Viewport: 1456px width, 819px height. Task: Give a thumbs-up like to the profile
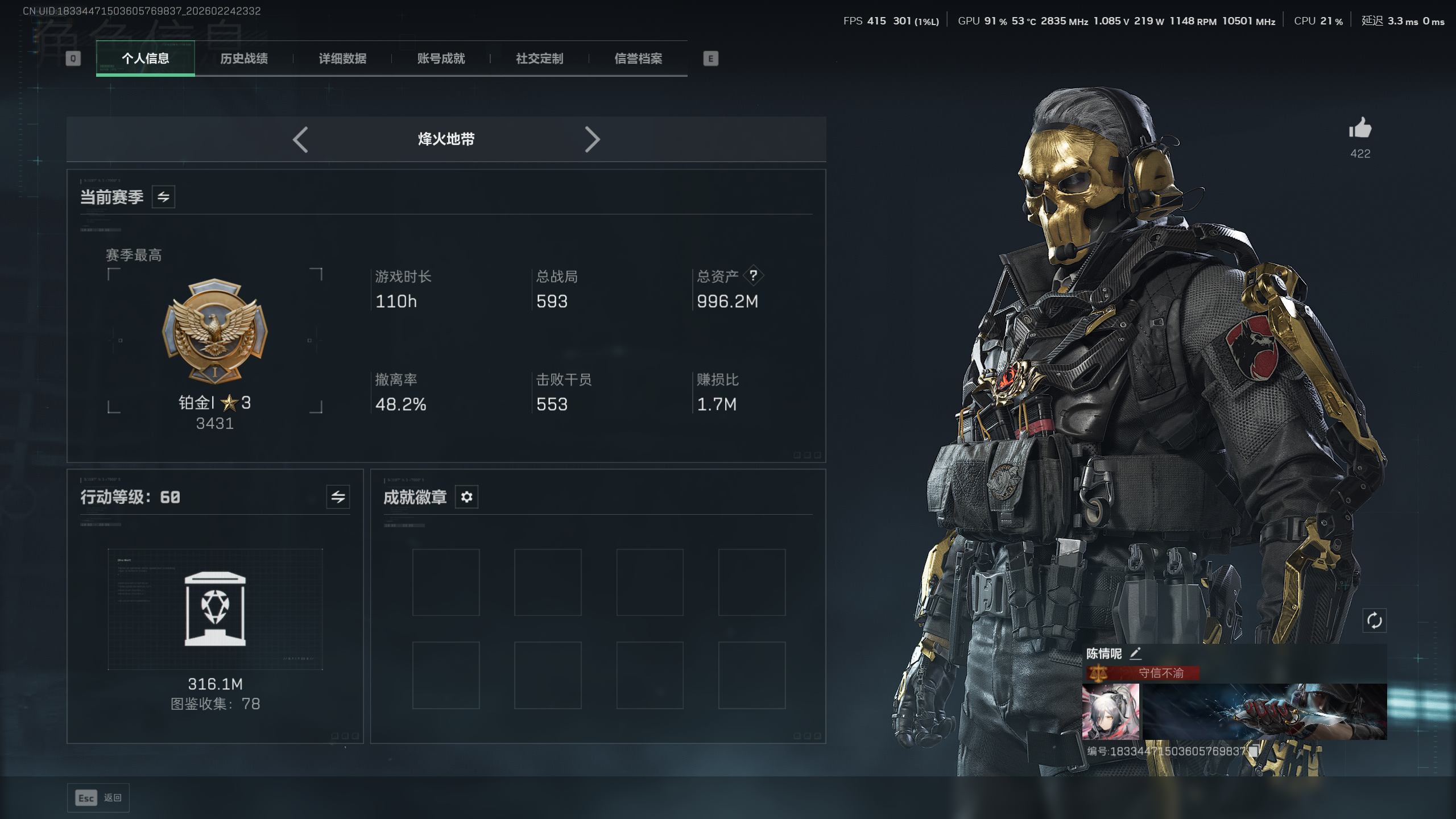1360,129
